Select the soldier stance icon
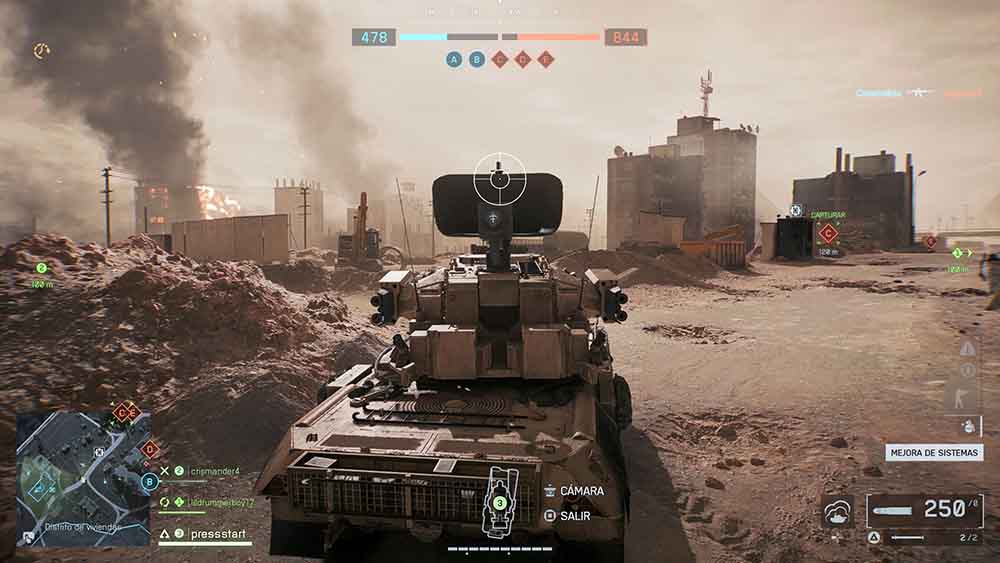The height and width of the screenshot is (563, 1000). click(966, 396)
